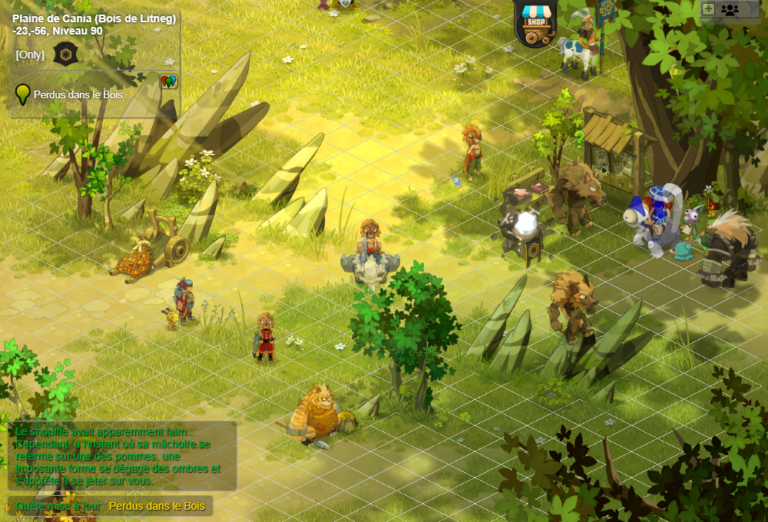The image size is (768, 522).
Task: Toggle the colored map pins icon
Action: [x=168, y=81]
